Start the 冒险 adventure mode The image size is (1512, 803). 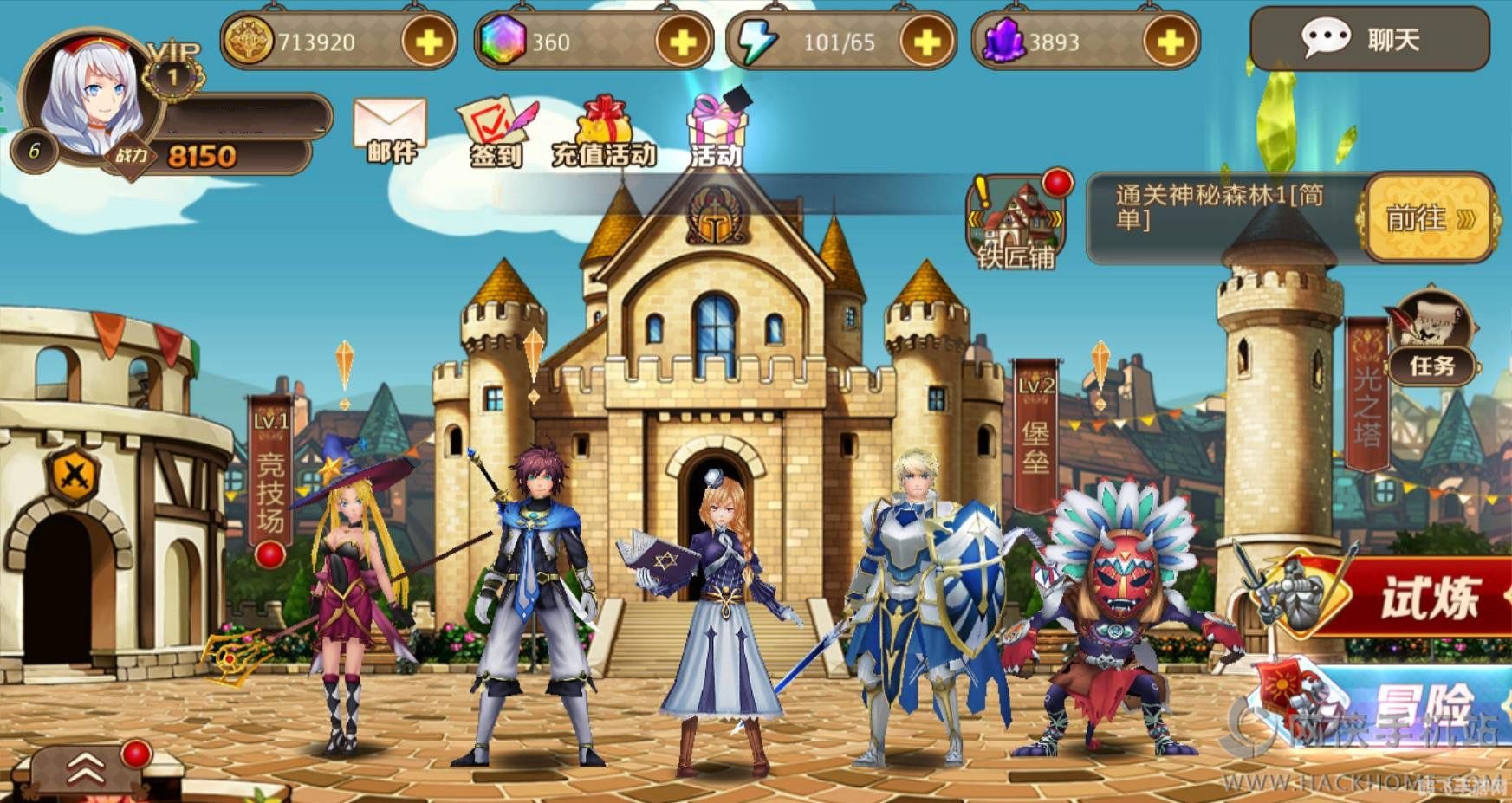(x=1404, y=702)
